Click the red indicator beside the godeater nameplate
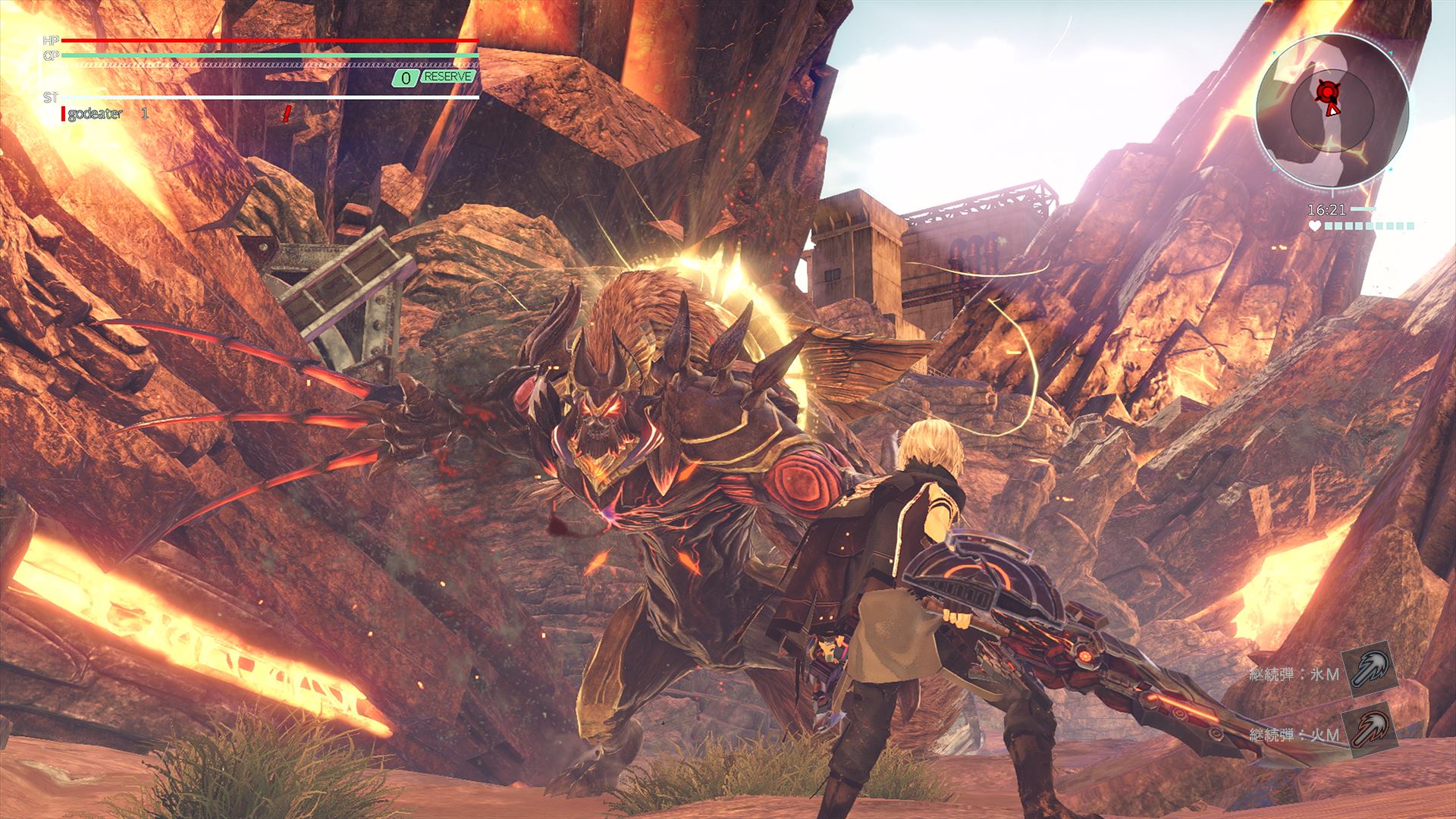This screenshot has height=819, width=1456. pos(64,114)
